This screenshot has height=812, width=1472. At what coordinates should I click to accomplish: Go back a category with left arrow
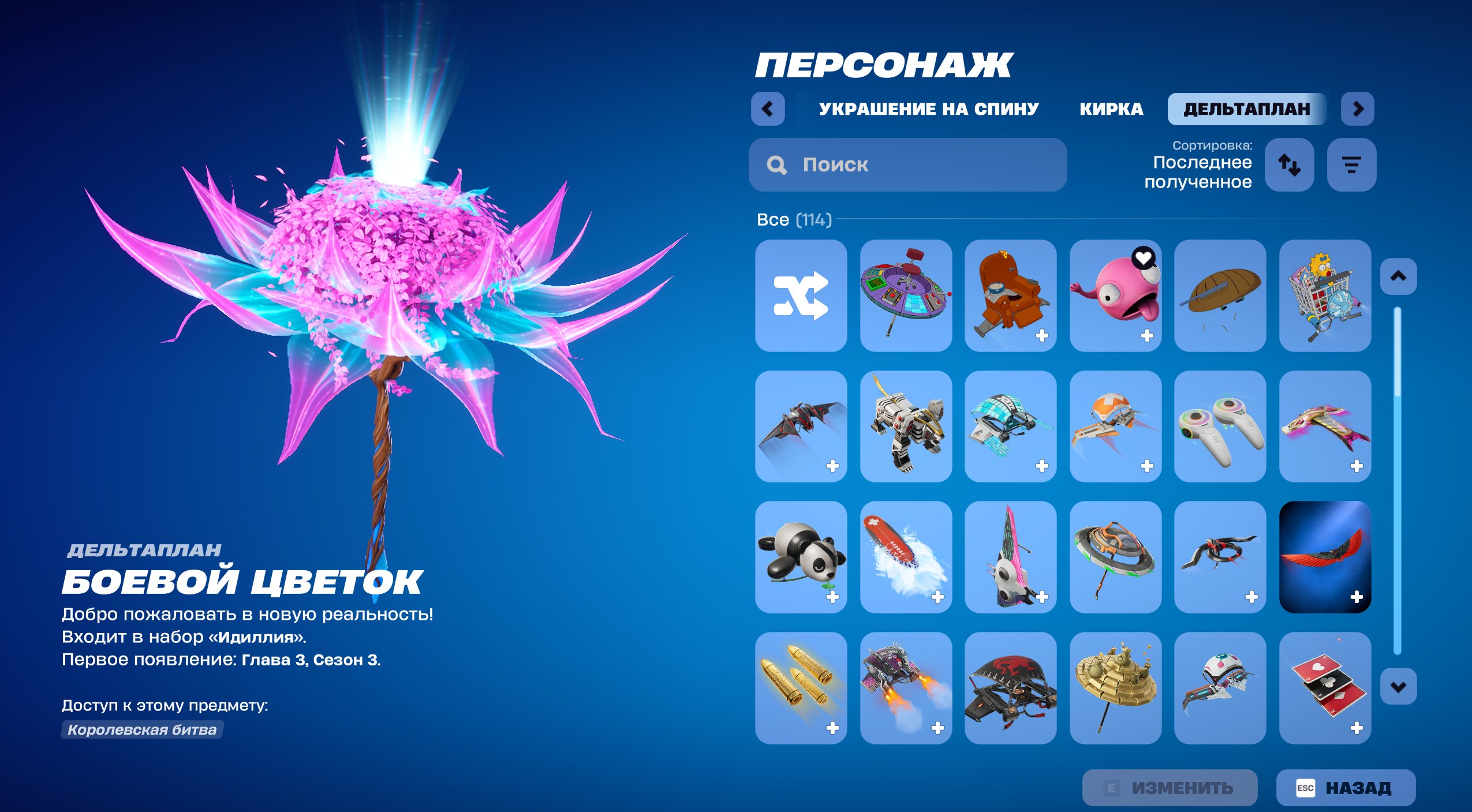coord(768,108)
